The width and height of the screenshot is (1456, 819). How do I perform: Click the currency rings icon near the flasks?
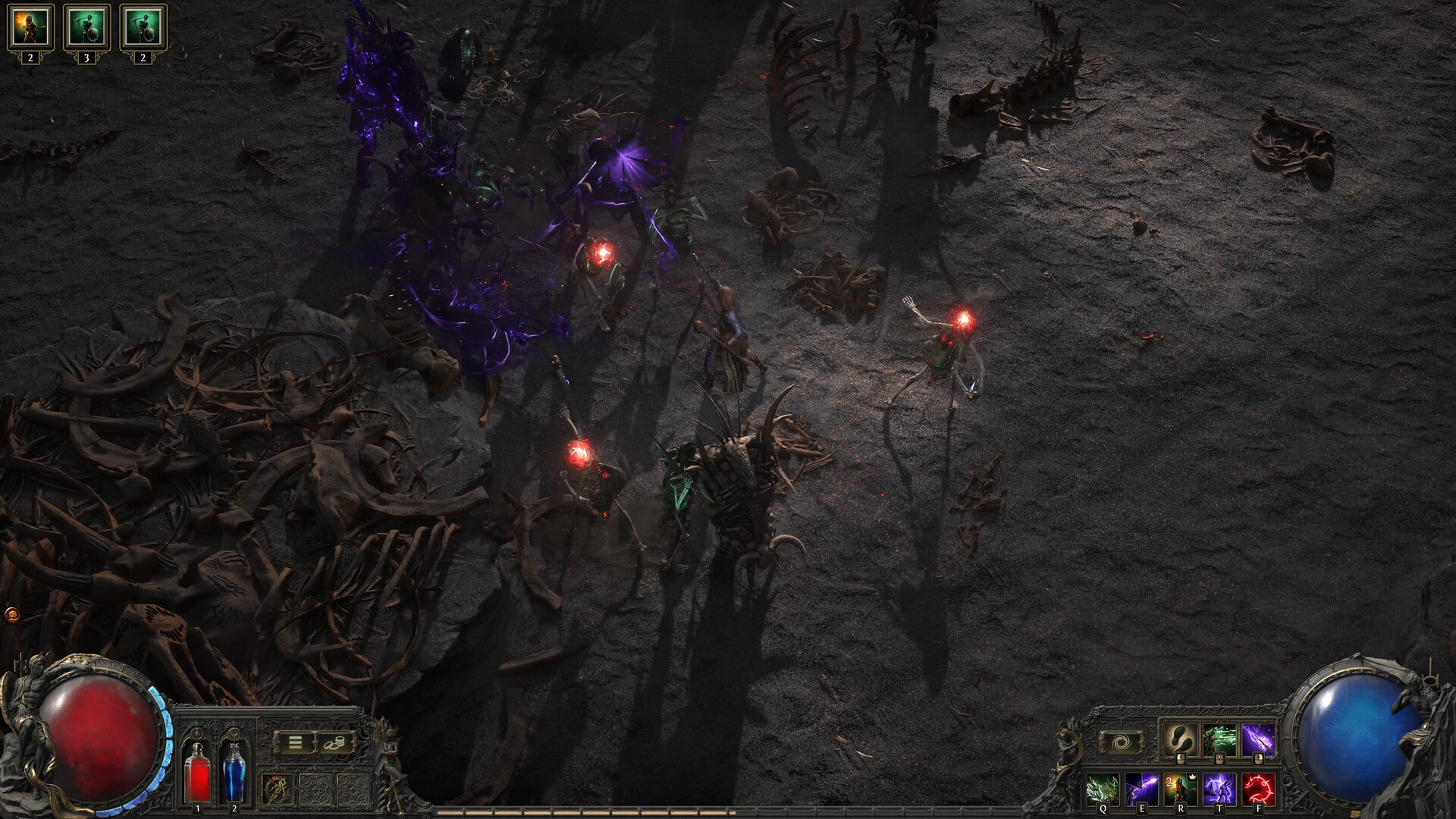[334, 742]
